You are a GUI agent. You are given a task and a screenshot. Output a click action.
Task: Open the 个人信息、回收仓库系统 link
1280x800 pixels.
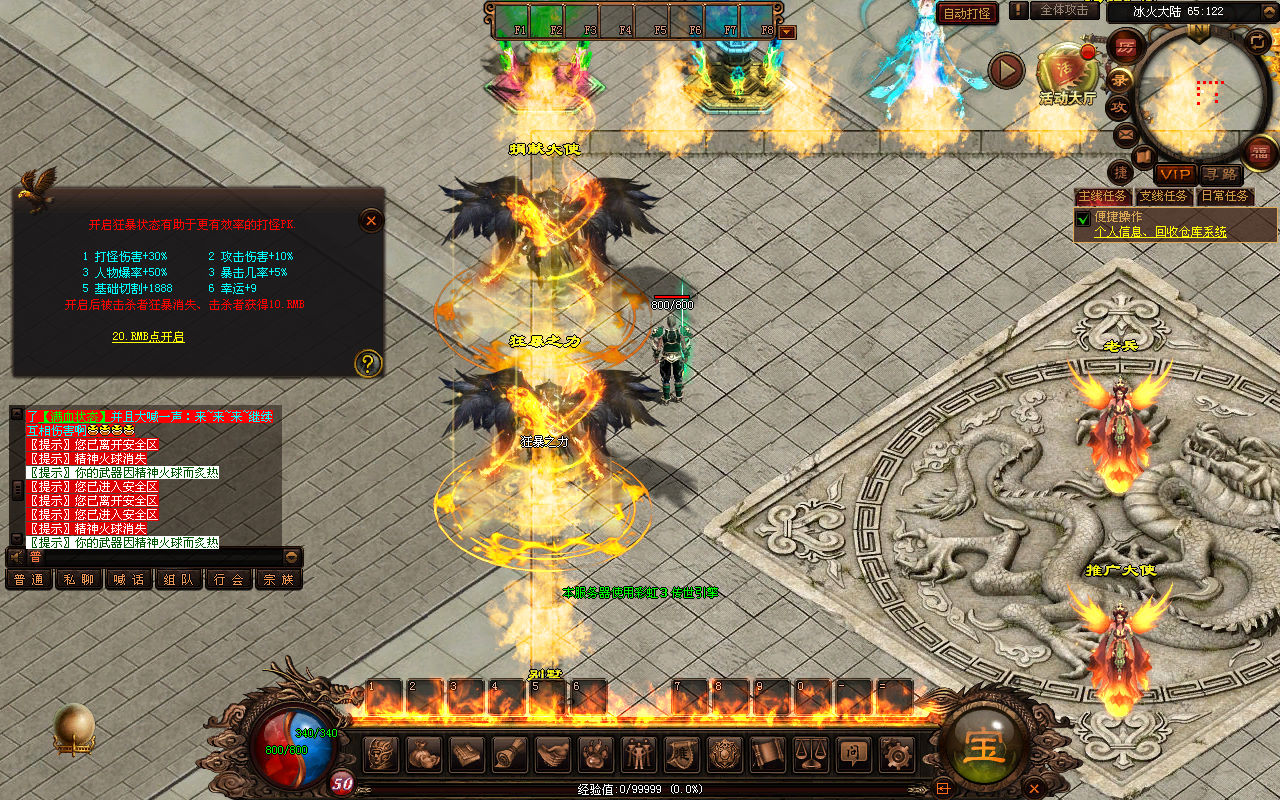[1160, 232]
